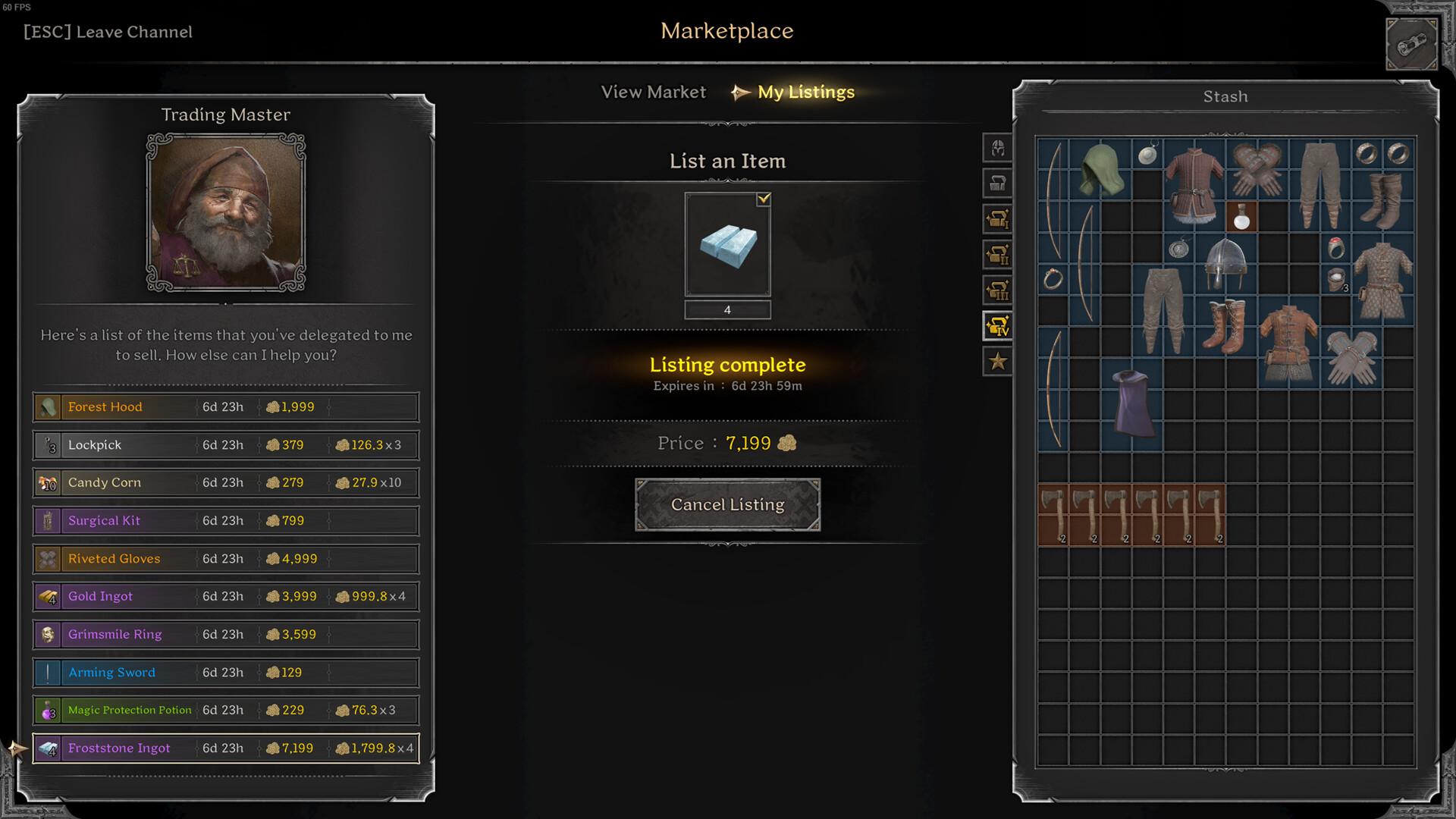Select stash chest I icon

996,219
